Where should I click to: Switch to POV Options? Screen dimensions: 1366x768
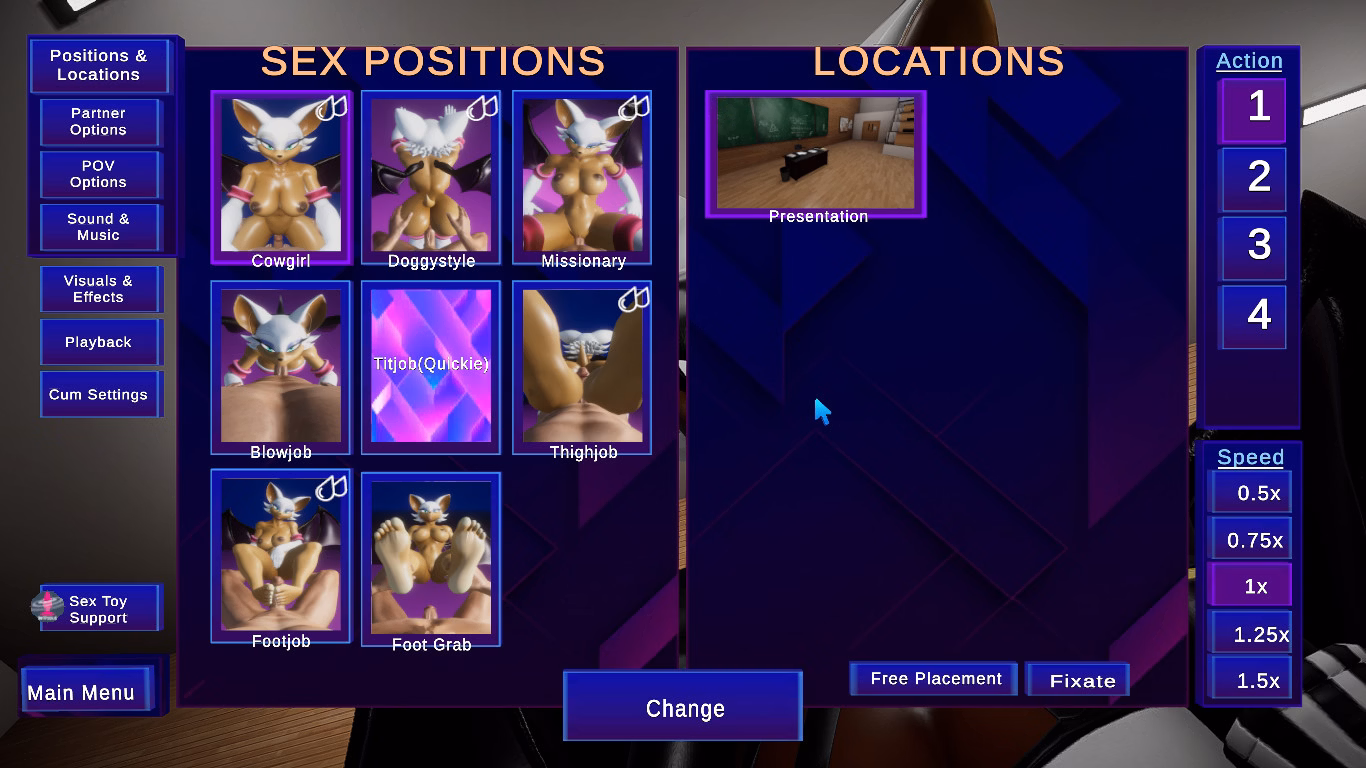click(x=98, y=174)
